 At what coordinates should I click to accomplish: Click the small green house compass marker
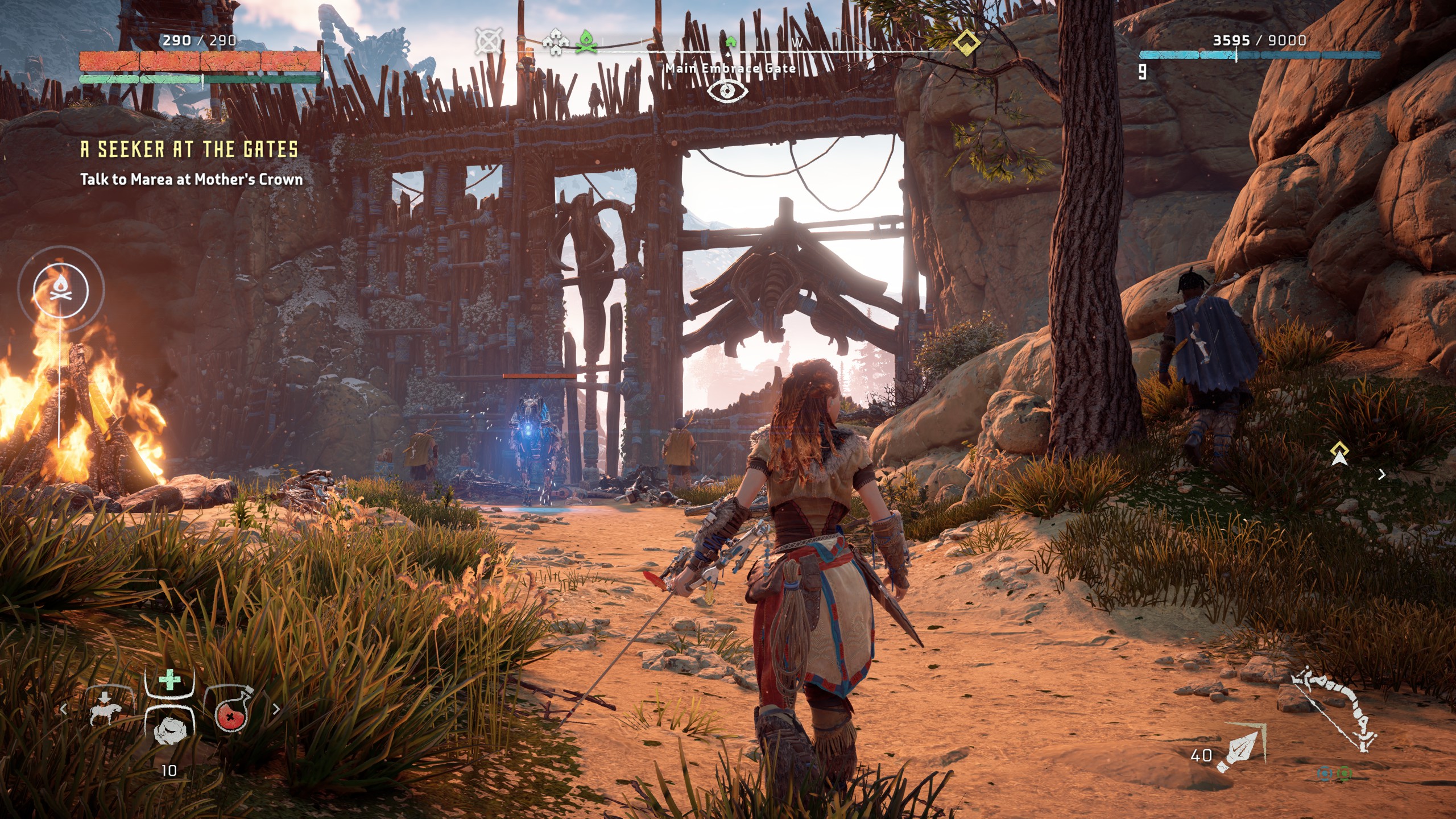click(730, 42)
